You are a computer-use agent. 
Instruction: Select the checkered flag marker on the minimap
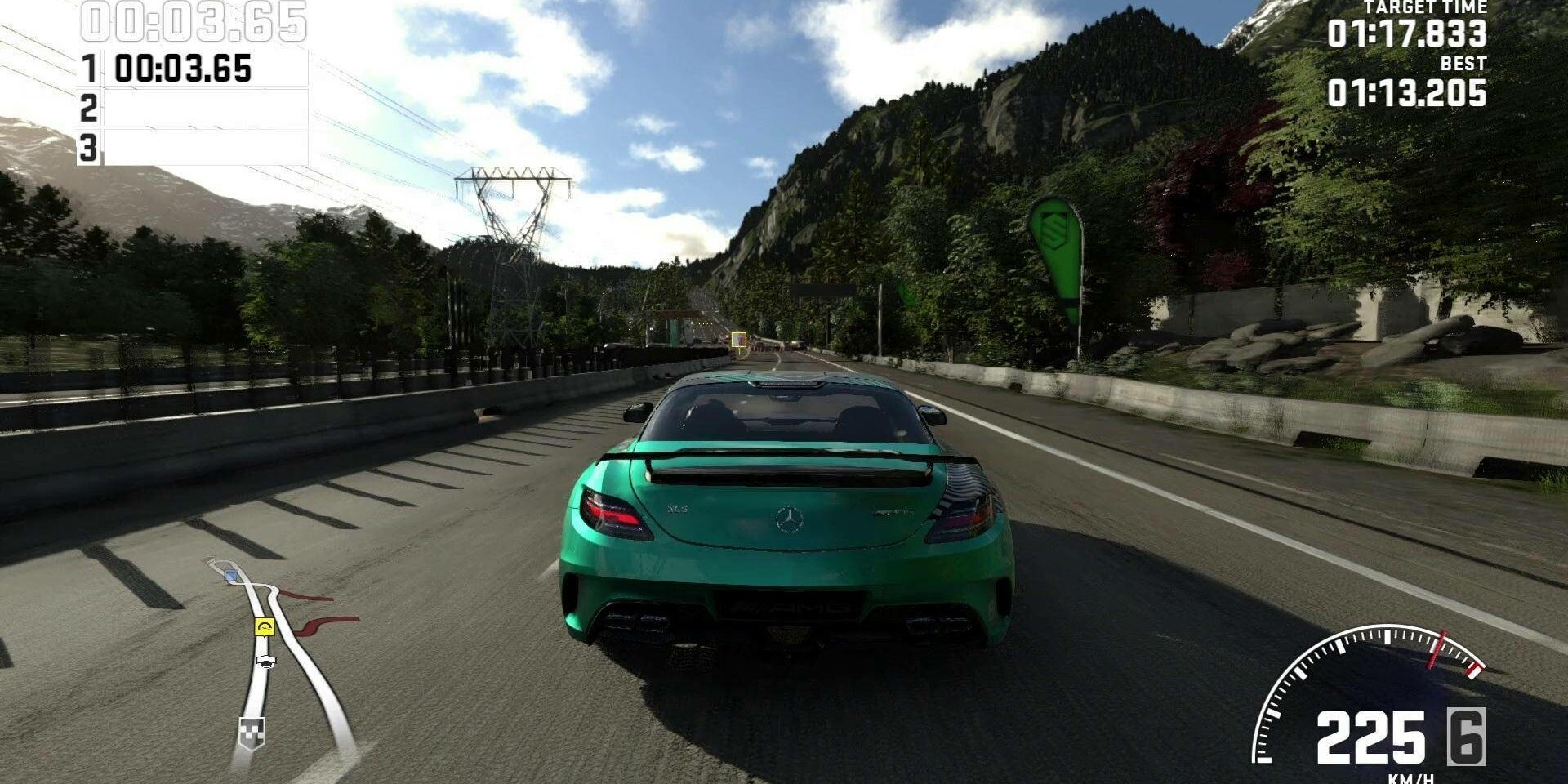click(x=251, y=730)
